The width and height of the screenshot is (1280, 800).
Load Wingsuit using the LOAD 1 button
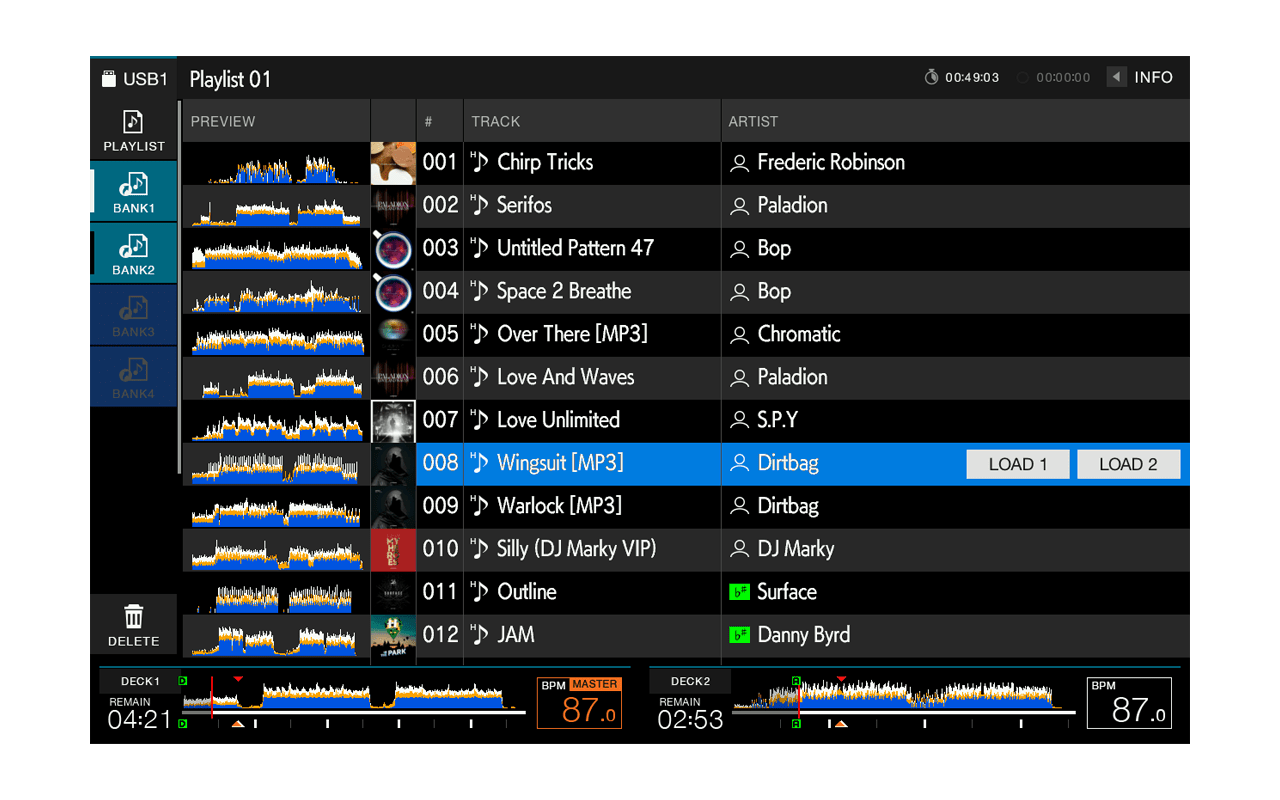(x=1017, y=464)
